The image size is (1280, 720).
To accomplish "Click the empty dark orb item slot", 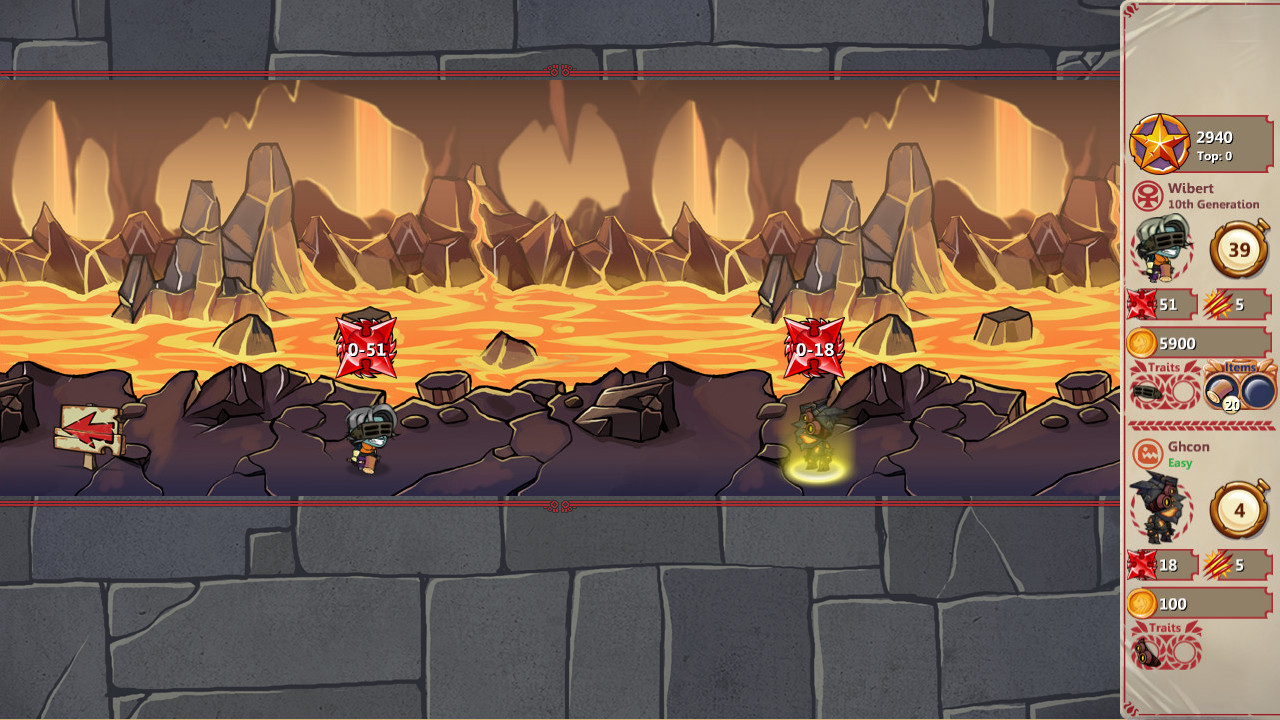I will (x=1257, y=390).
